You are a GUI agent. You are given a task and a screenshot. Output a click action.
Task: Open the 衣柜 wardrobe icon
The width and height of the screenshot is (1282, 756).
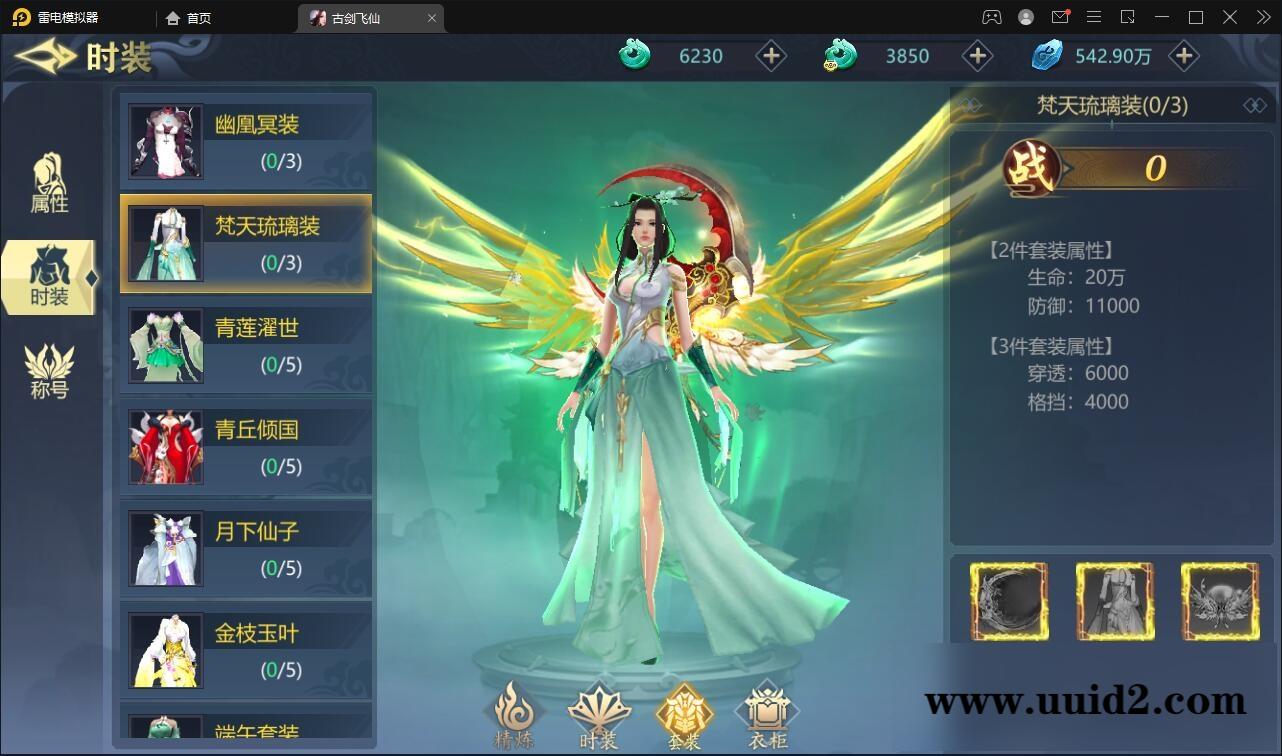click(x=767, y=712)
